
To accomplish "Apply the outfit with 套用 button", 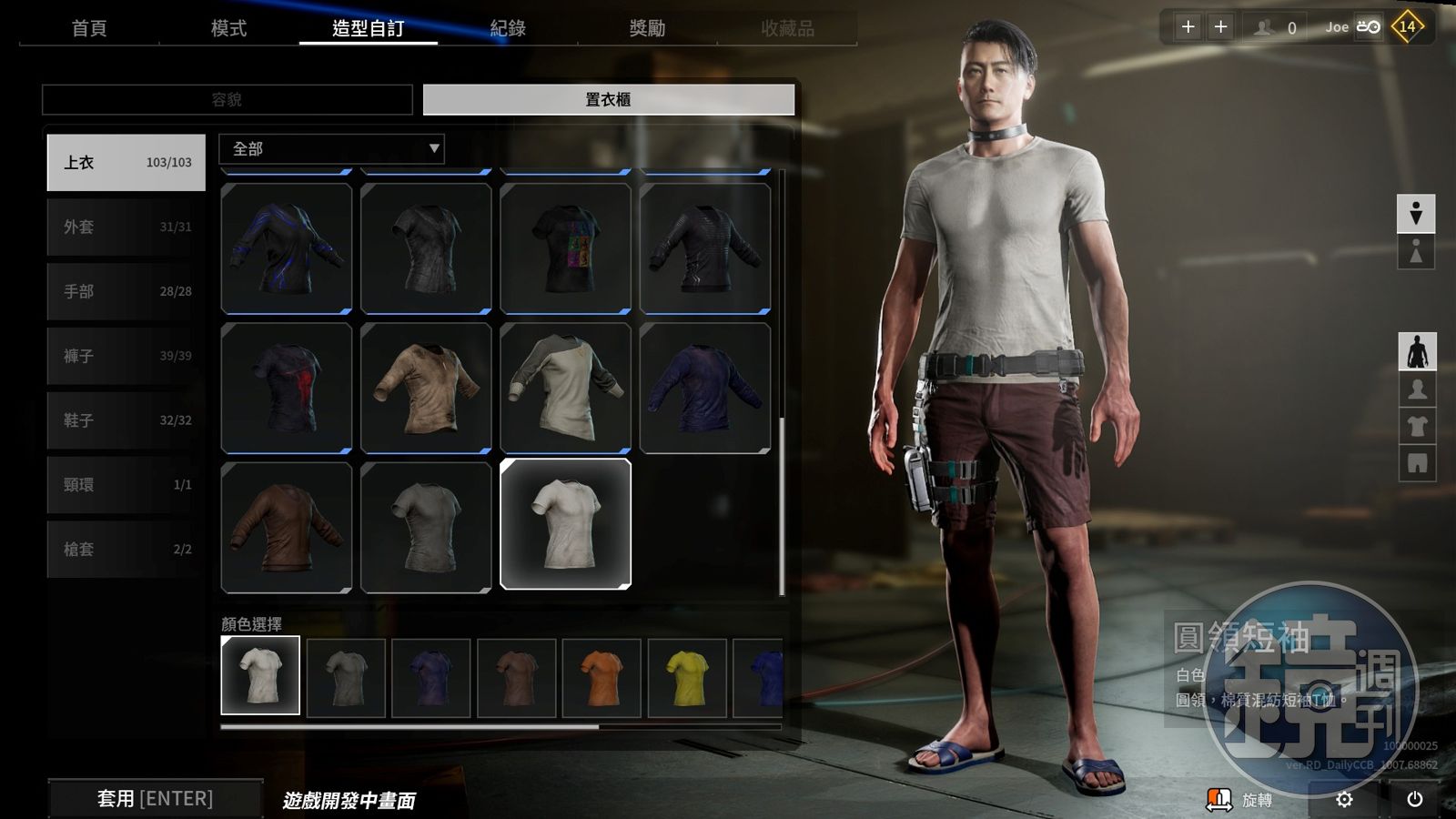I will (x=156, y=798).
